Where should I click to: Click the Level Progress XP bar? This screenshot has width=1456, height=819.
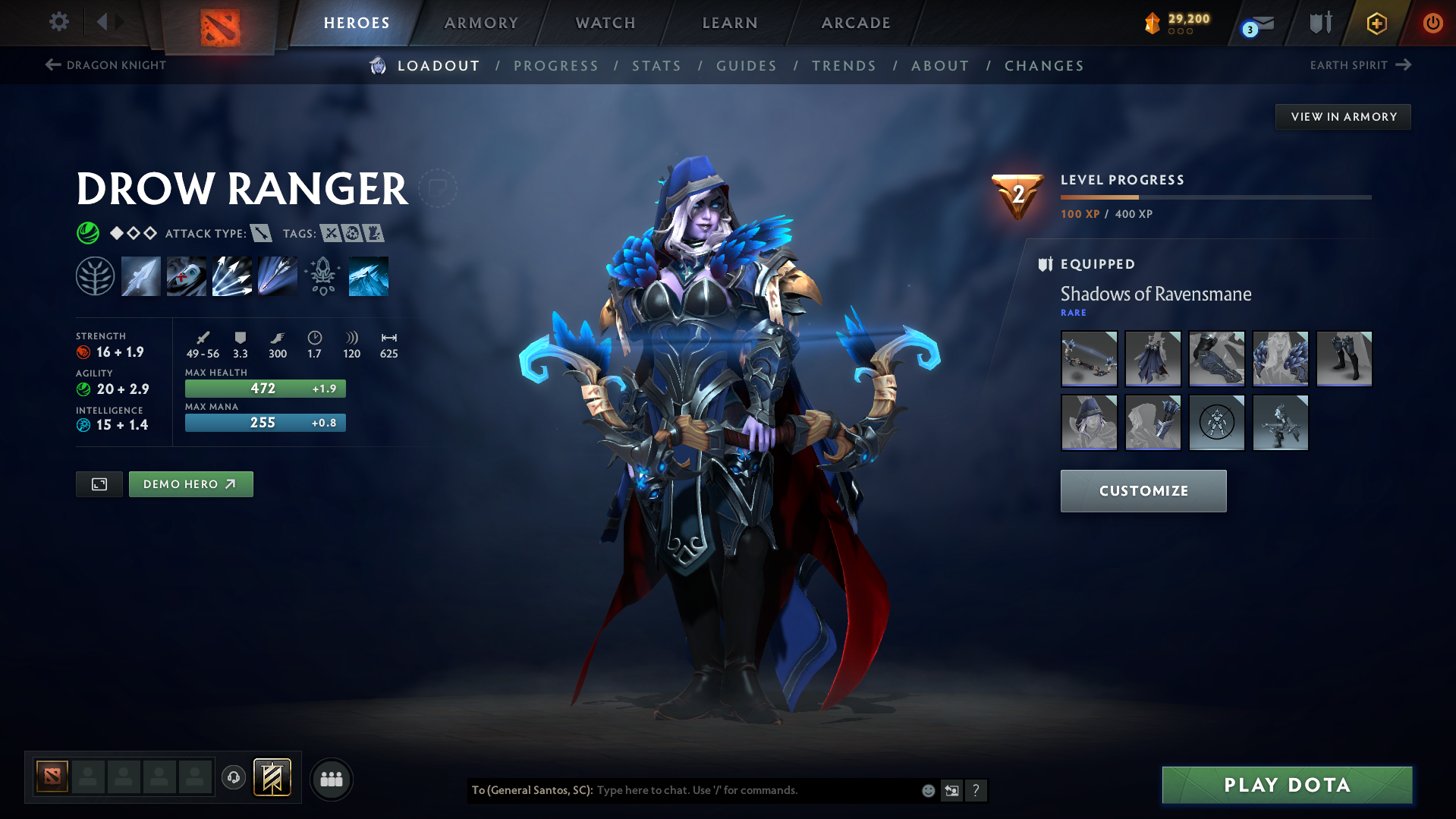coord(1214,197)
